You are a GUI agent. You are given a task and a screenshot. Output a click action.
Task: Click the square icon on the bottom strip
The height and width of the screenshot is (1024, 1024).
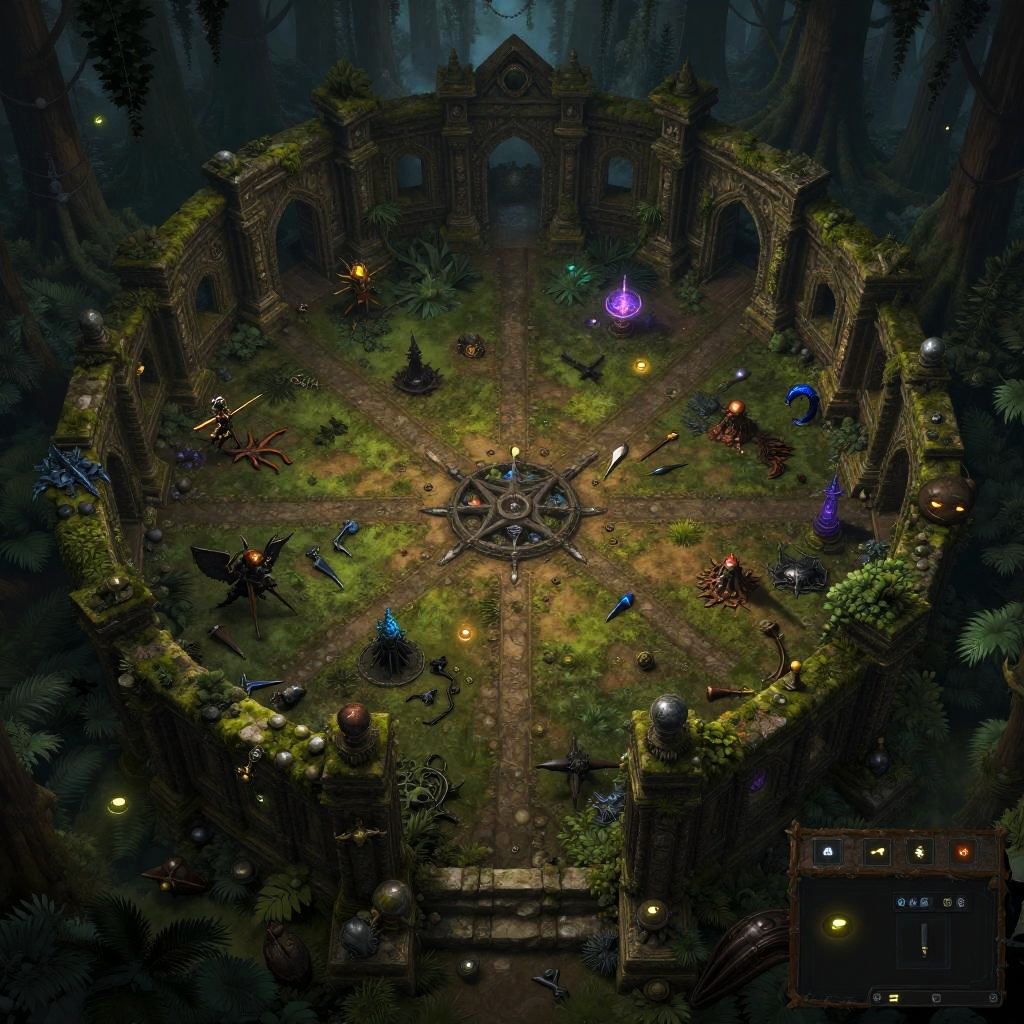934,996
